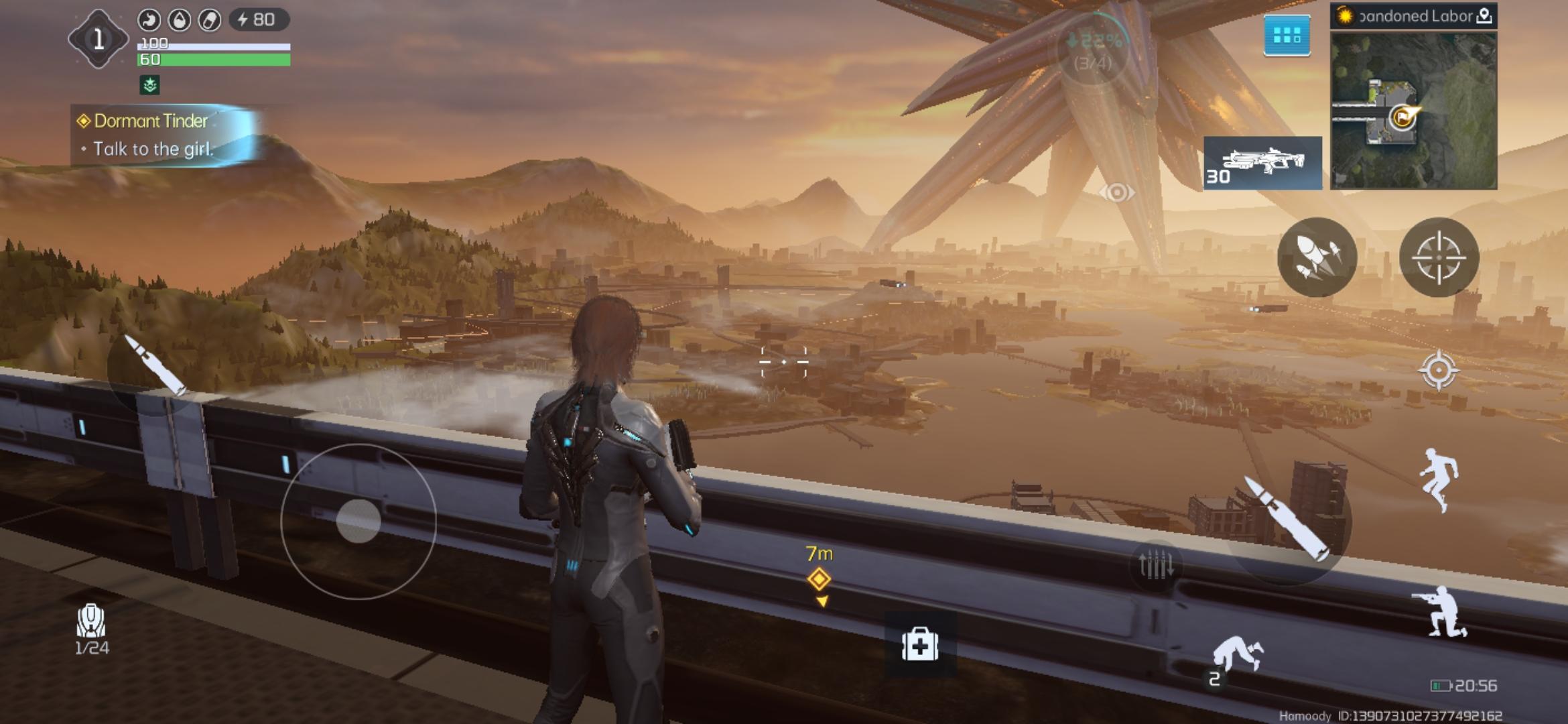Fire with the left bullet button
Viewport: 1568px width, 724px height.
pos(155,367)
